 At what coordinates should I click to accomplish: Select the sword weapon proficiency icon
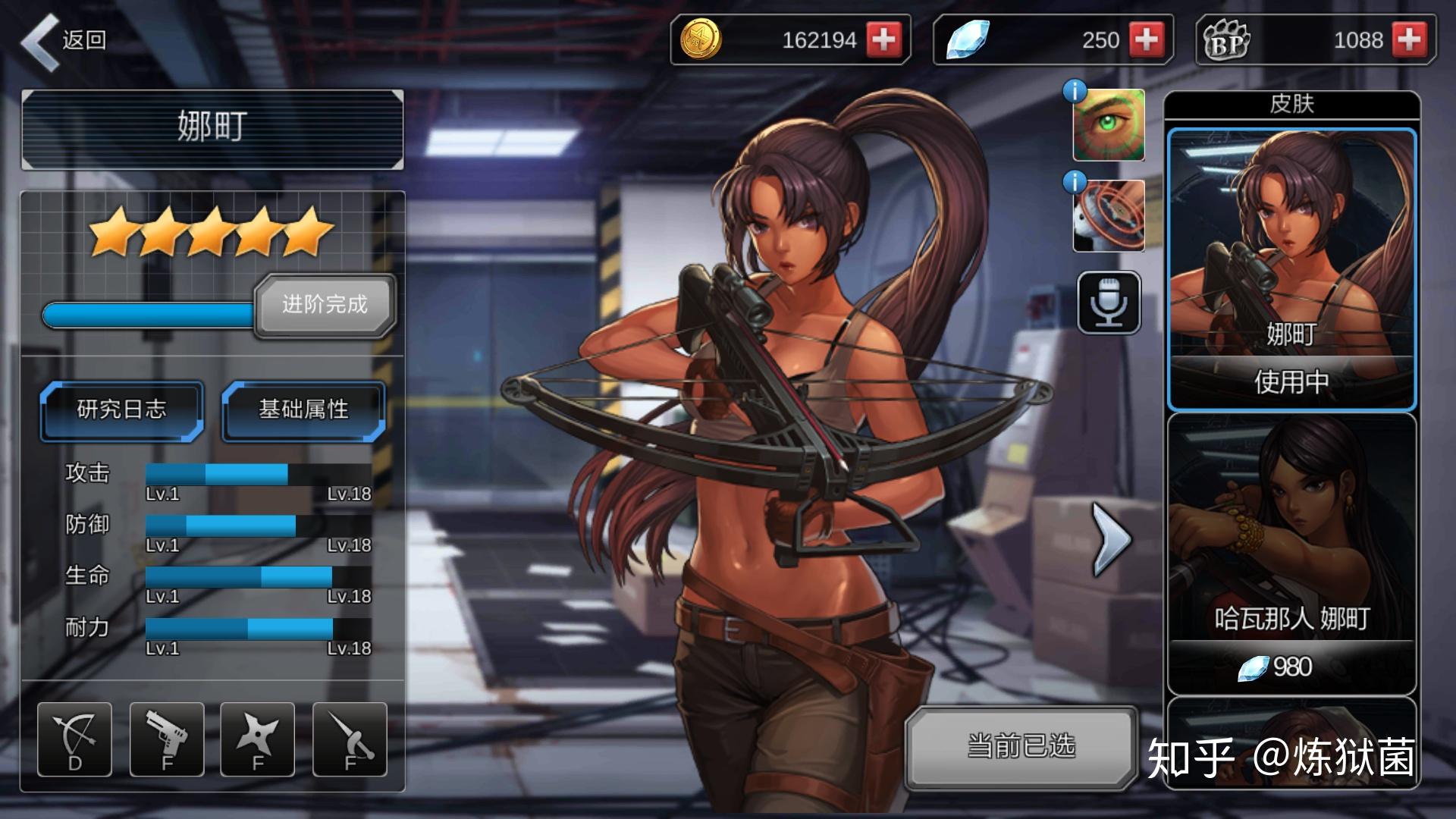point(350,739)
